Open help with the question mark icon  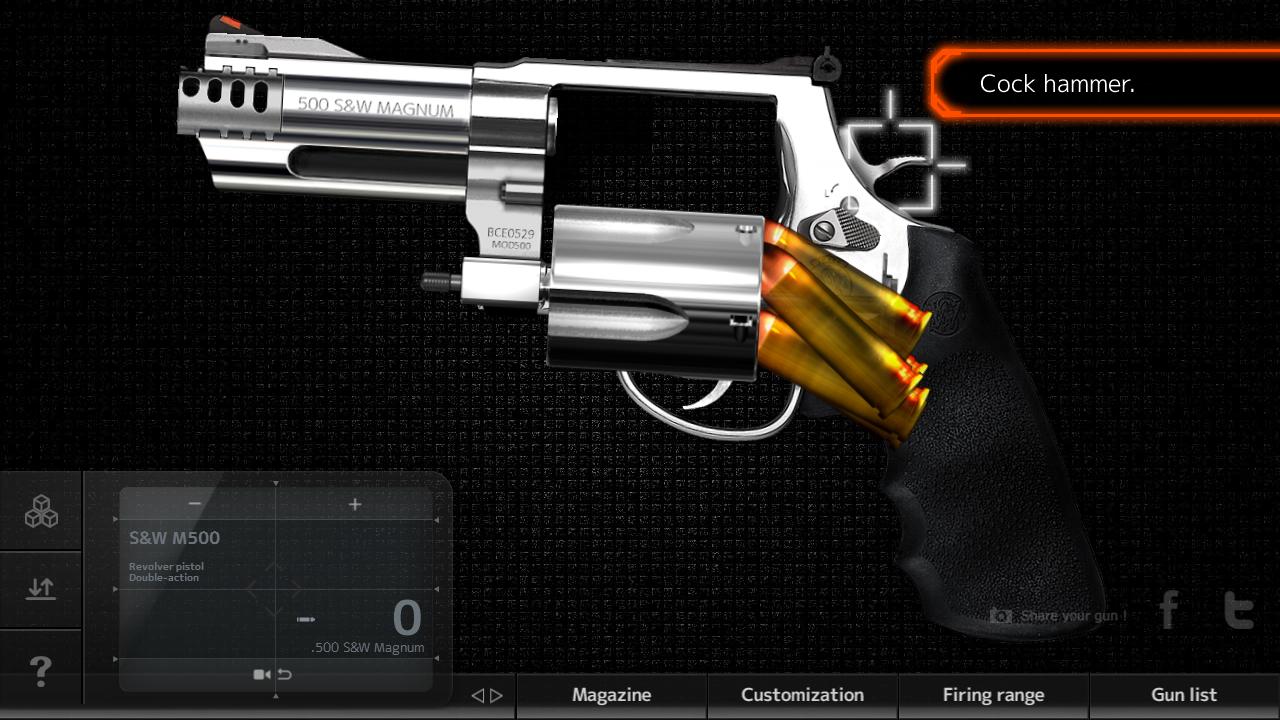[x=40, y=671]
